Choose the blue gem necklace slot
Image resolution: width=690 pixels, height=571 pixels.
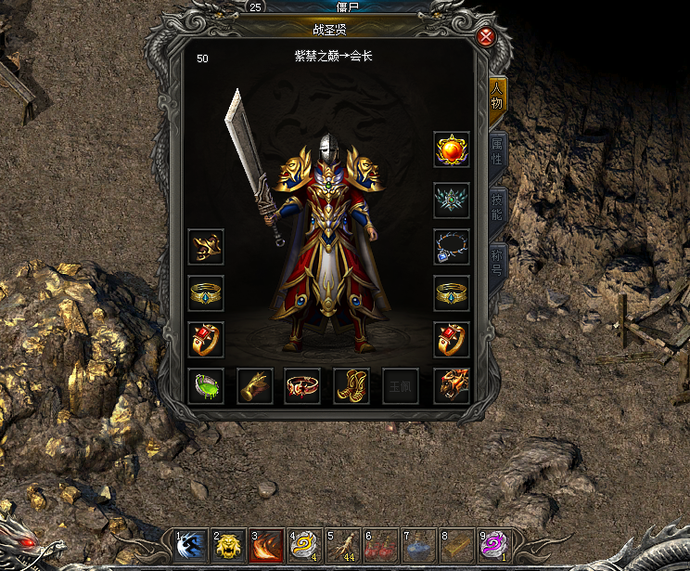452,246
